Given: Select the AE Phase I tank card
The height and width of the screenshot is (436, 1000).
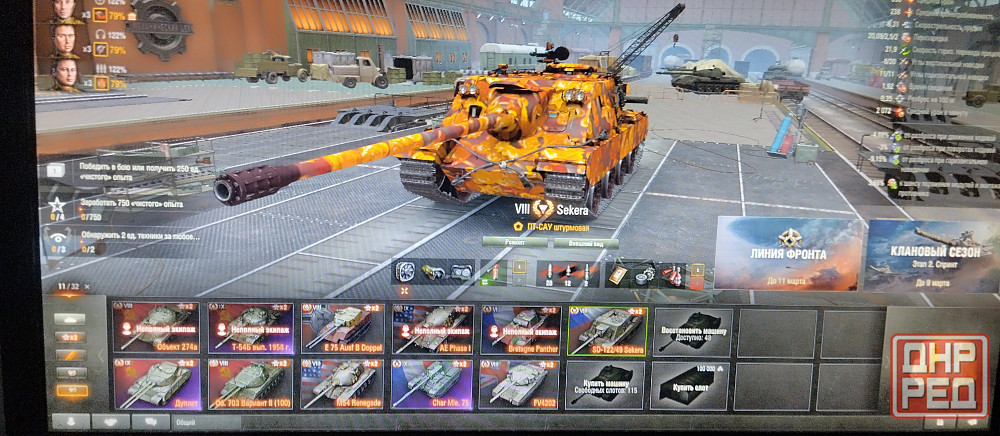Looking at the screenshot, I should [x=431, y=330].
